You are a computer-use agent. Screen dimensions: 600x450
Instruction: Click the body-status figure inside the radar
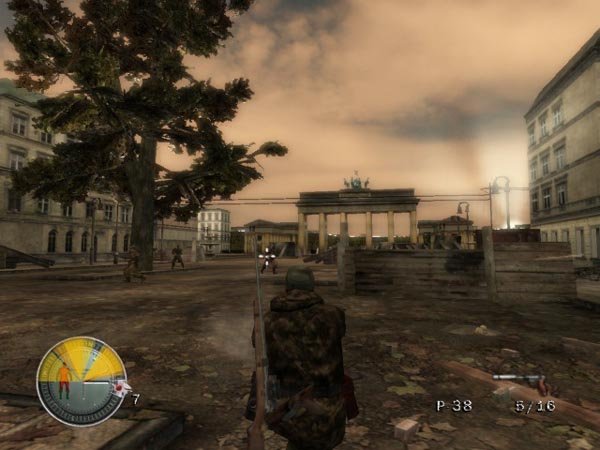click(x=64, y=382)
